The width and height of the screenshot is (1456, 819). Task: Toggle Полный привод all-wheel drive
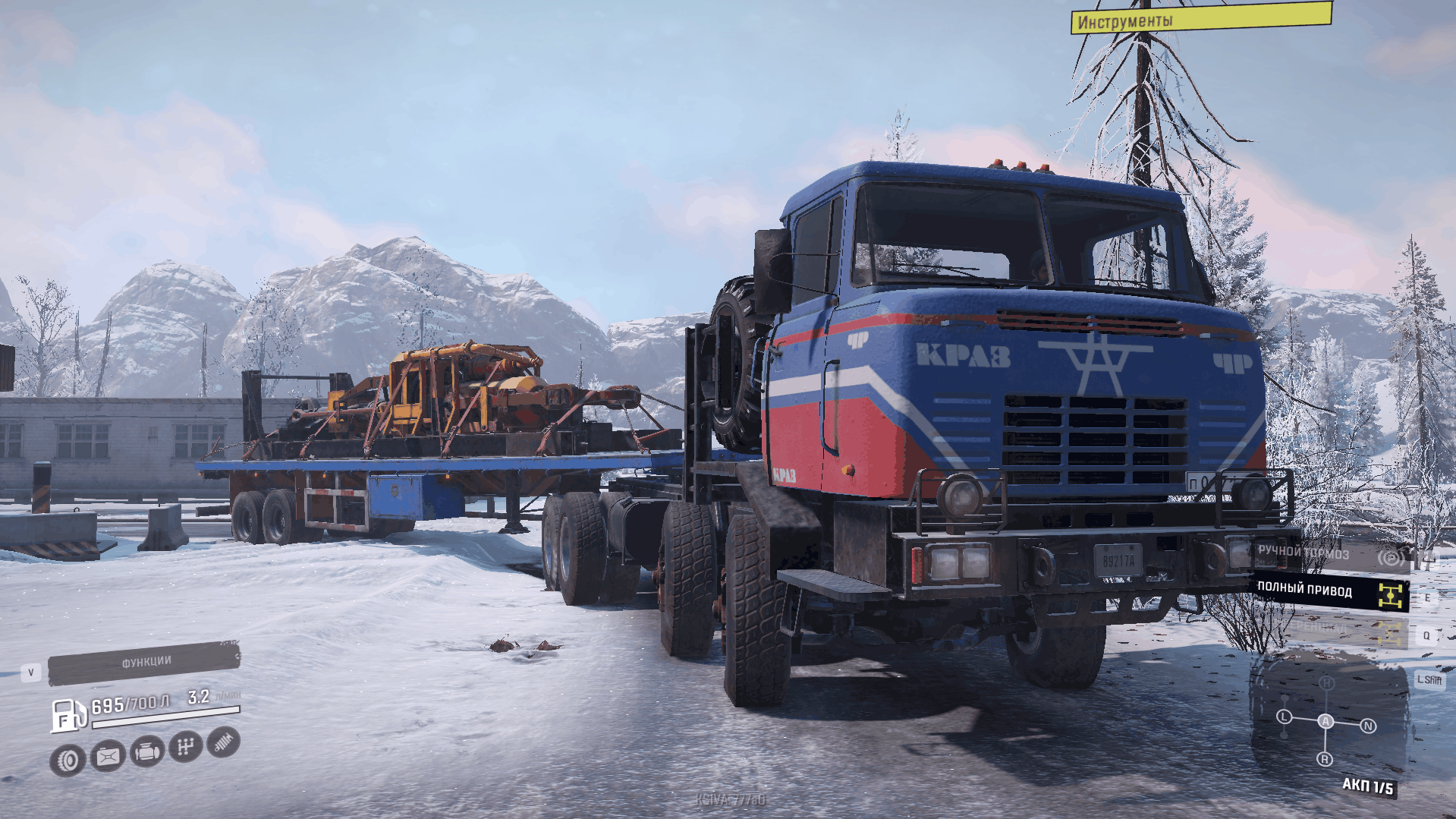pos(1329,592)
